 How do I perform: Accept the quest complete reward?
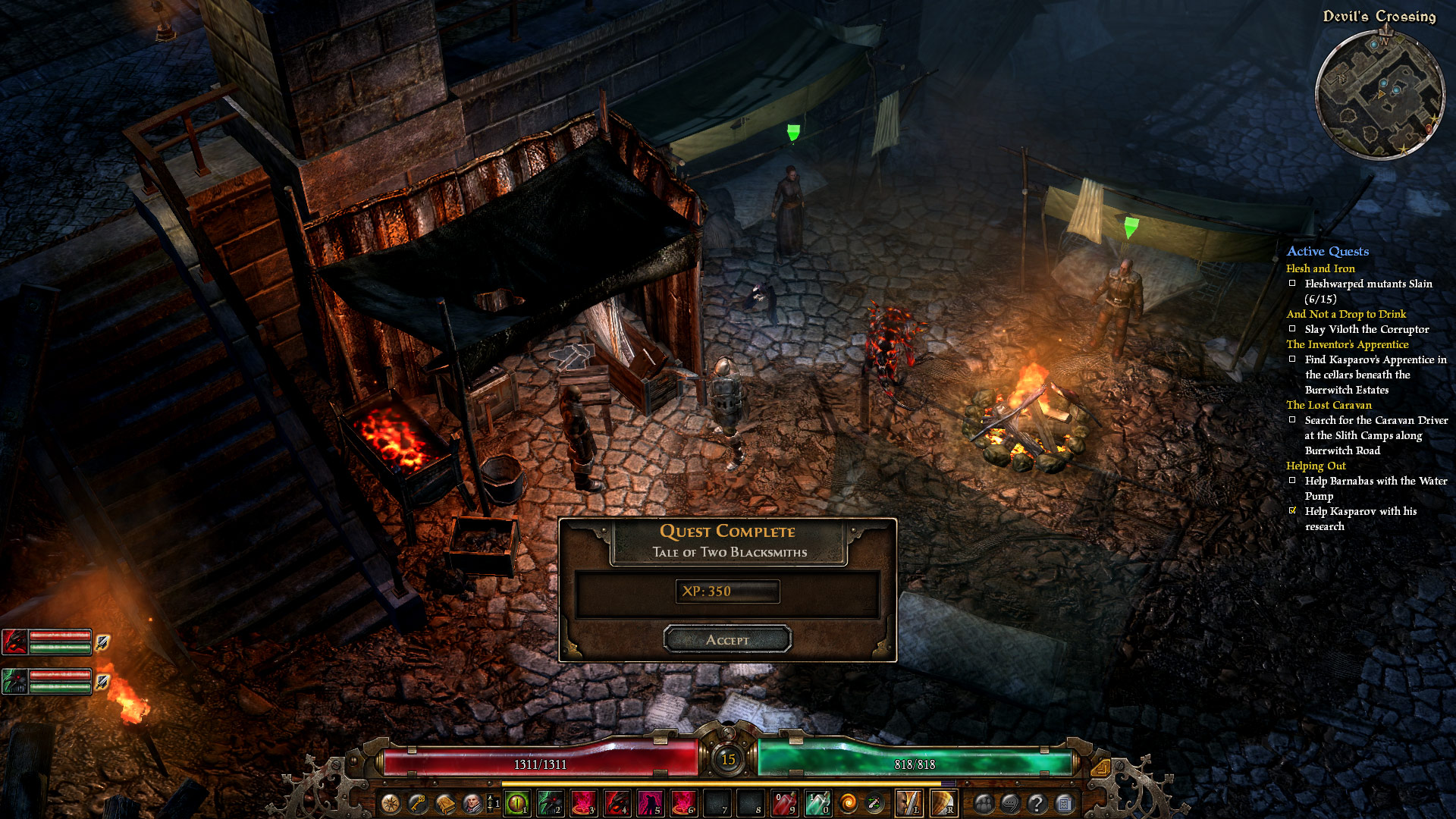click(x=727, y=639)
